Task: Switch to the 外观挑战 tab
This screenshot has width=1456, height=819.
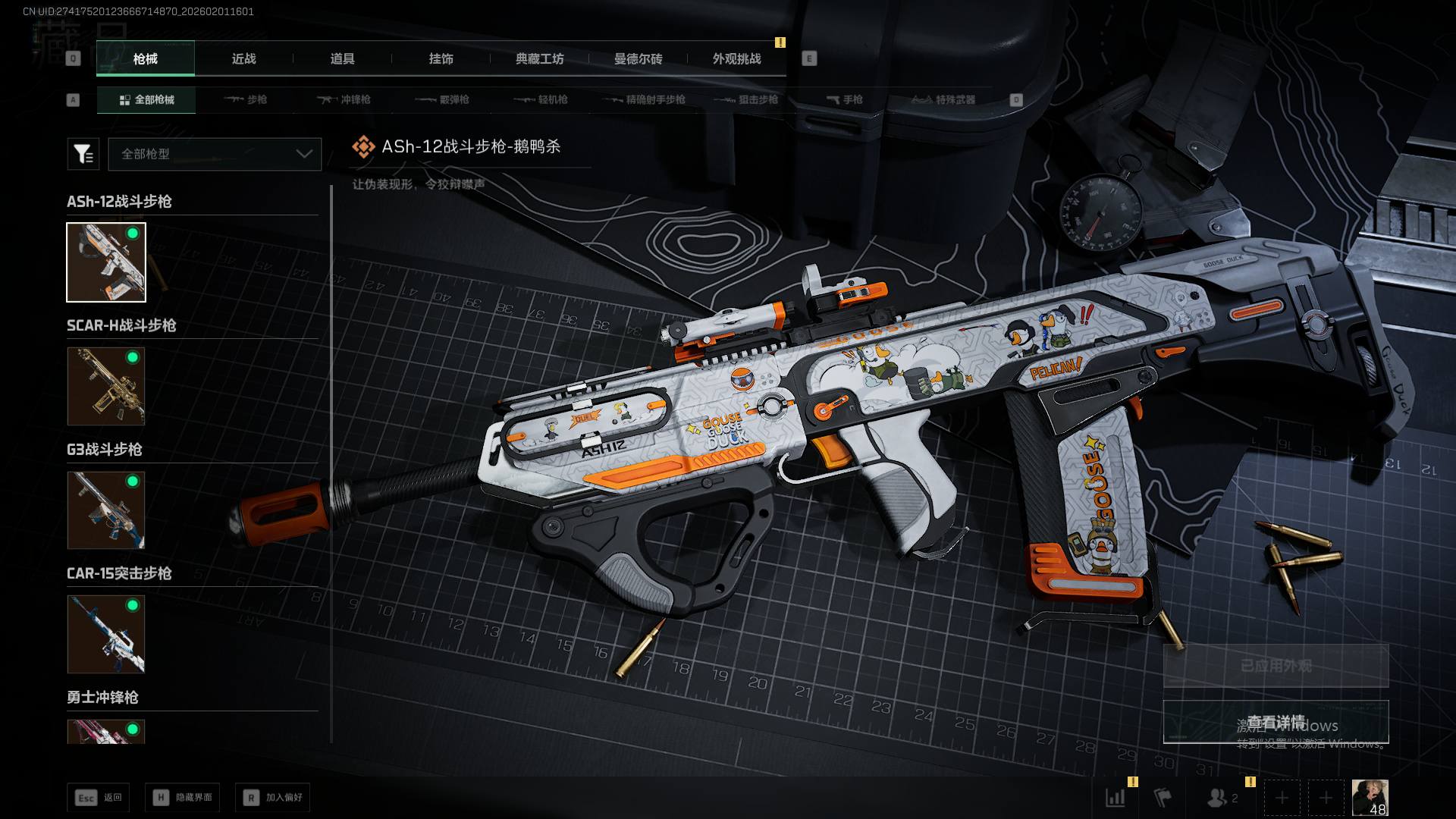Action: coord(736,59)
